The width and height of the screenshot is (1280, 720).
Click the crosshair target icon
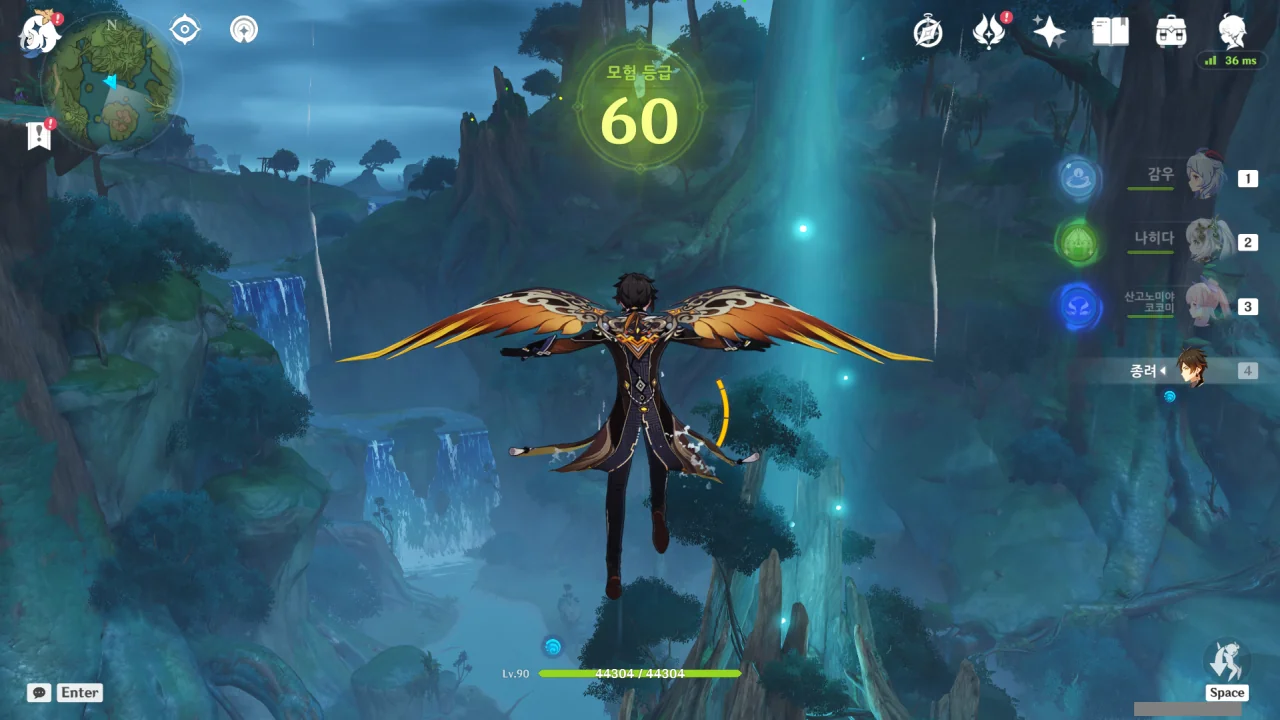click(x=185, y=30)
